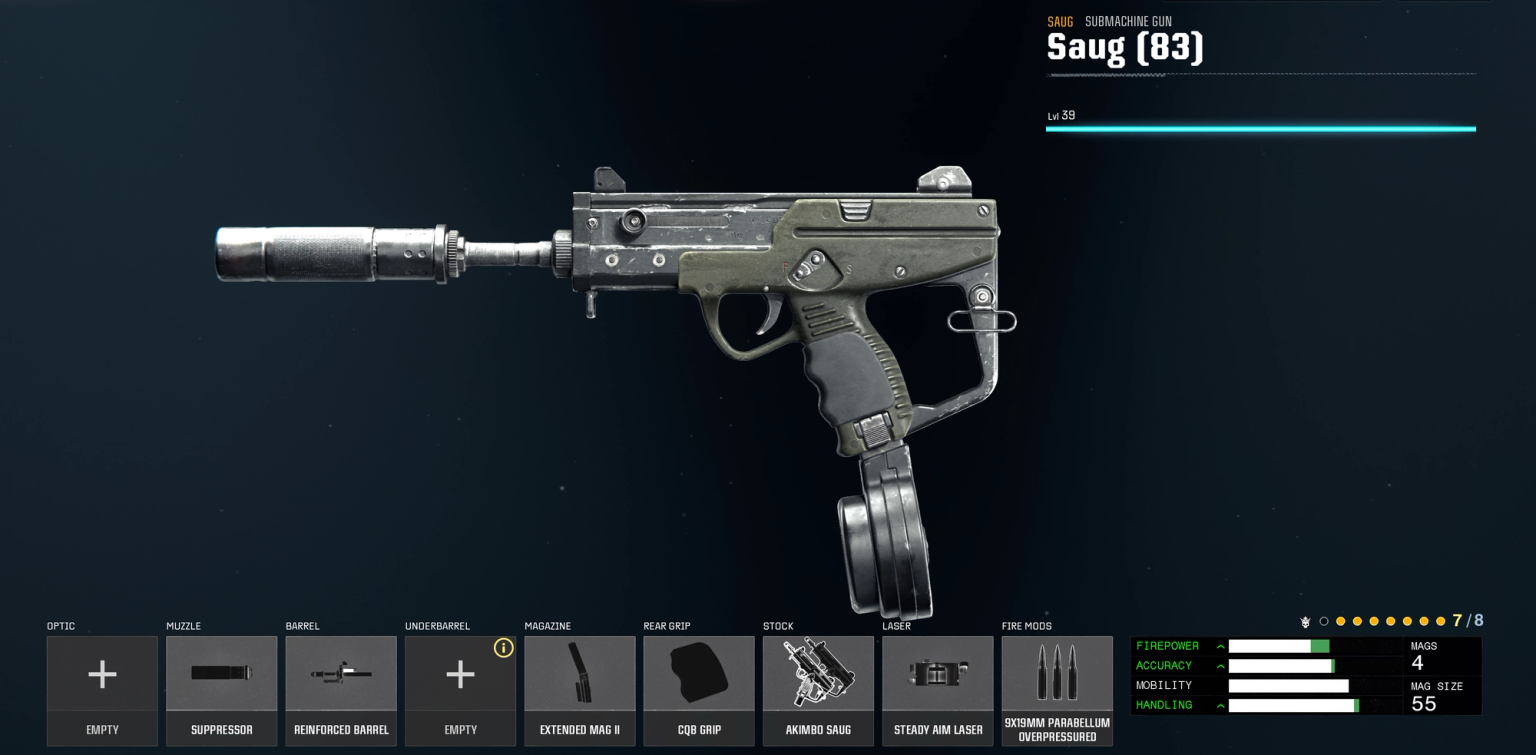Click the skull mastery icon near attachment dots
Screen dimensions: 1536x755
1306,621
